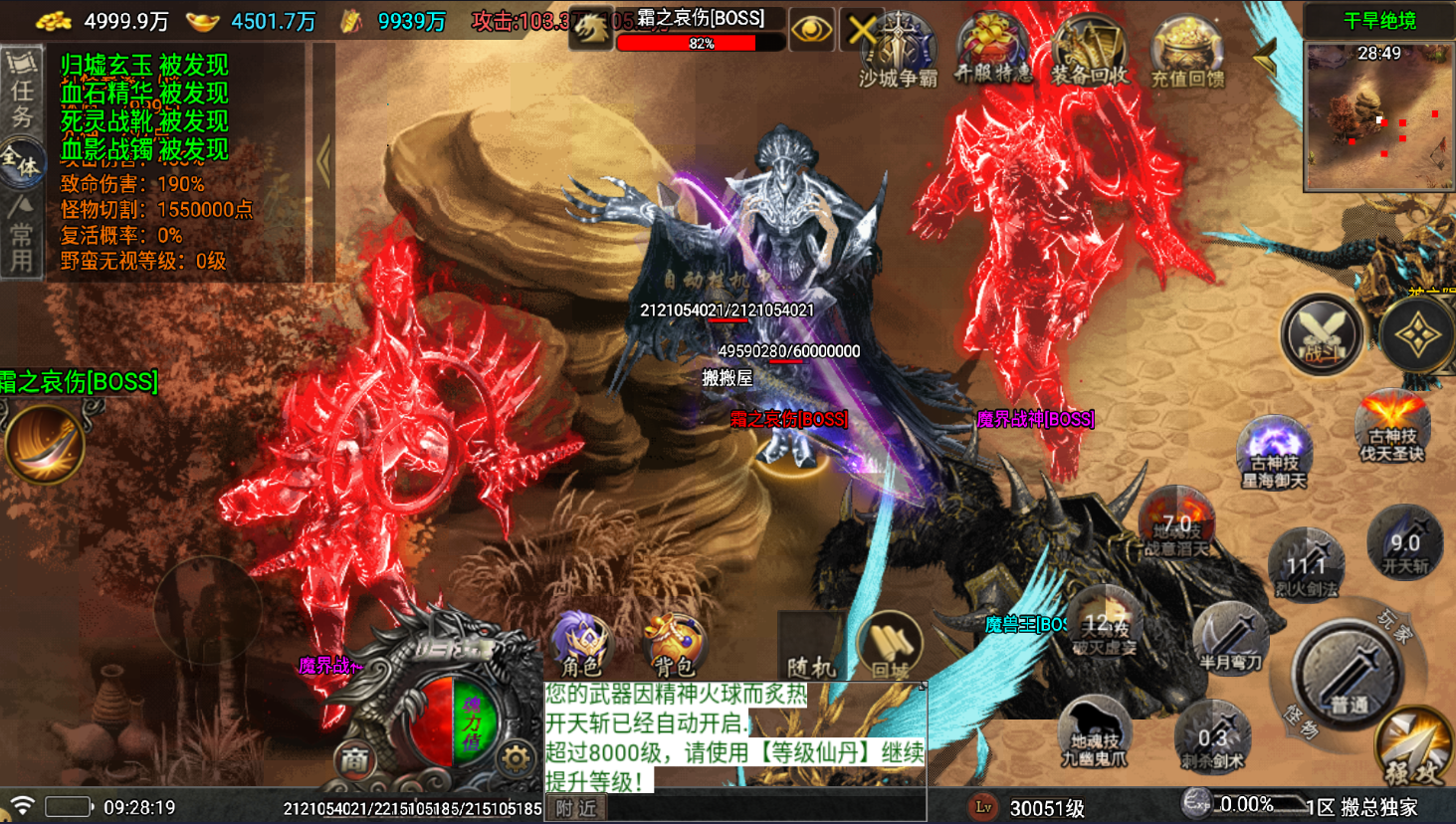Viewport: 1456px width, 824px height.
Task: Switch to the 任务 quest tab
Action: click(x=21, y=89)
